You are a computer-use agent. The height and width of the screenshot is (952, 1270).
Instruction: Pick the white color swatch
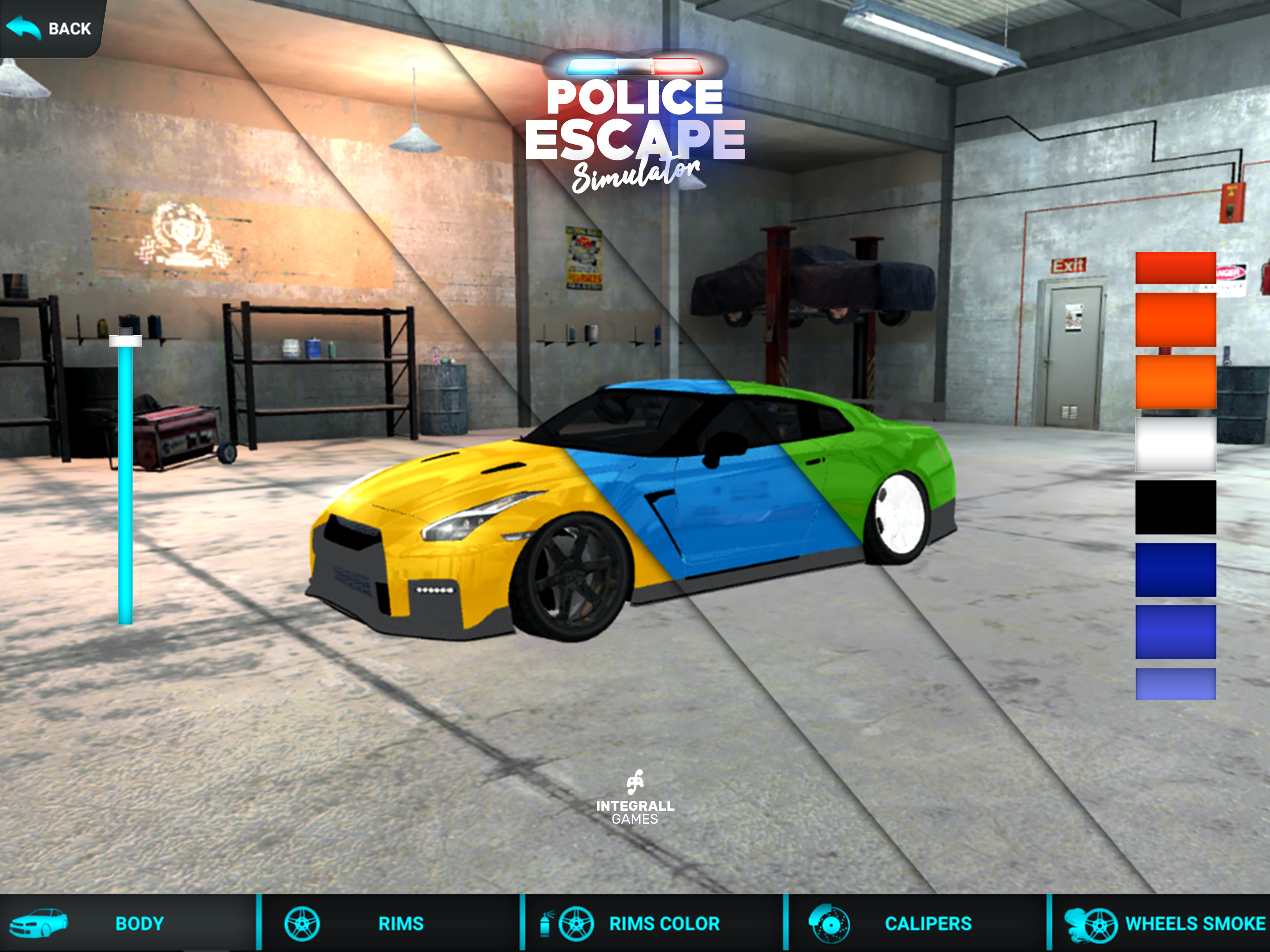(x=1175, y=444)
